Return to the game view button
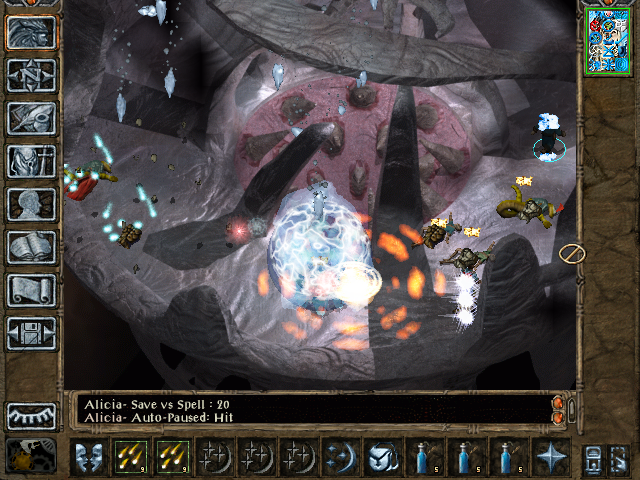The width and height of the screenshot is (640, 480). click(31, 32)
